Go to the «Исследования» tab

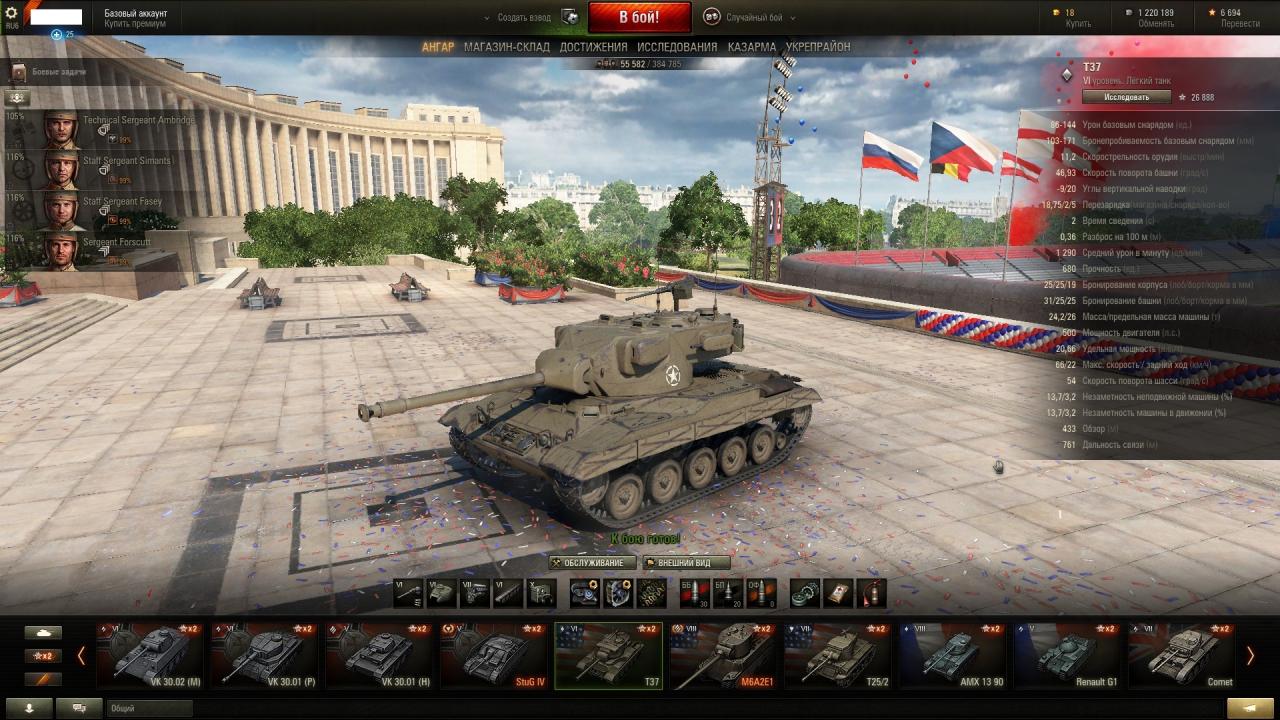pos(677,47)
